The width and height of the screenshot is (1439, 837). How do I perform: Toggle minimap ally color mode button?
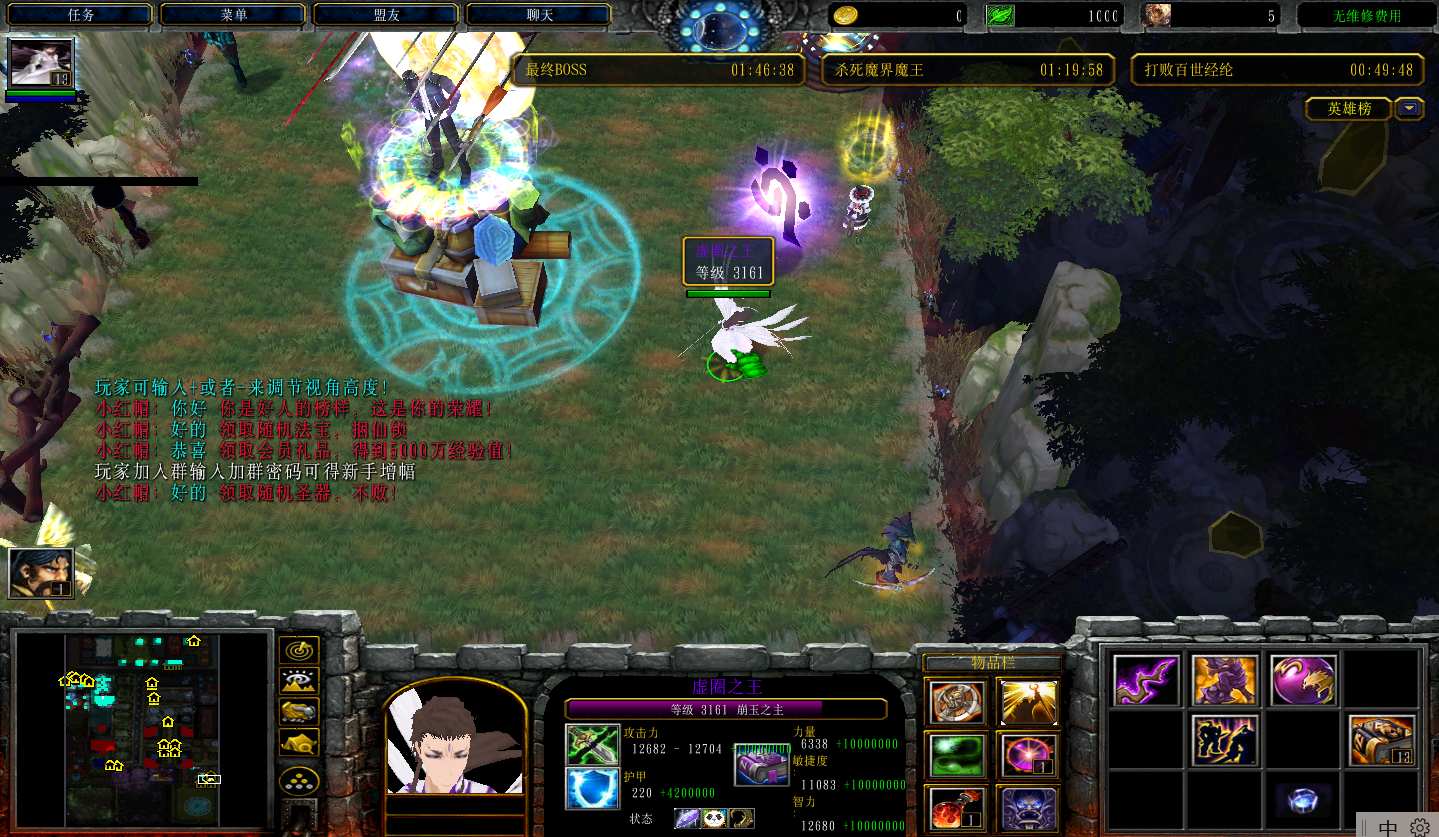tap(299, 711)
